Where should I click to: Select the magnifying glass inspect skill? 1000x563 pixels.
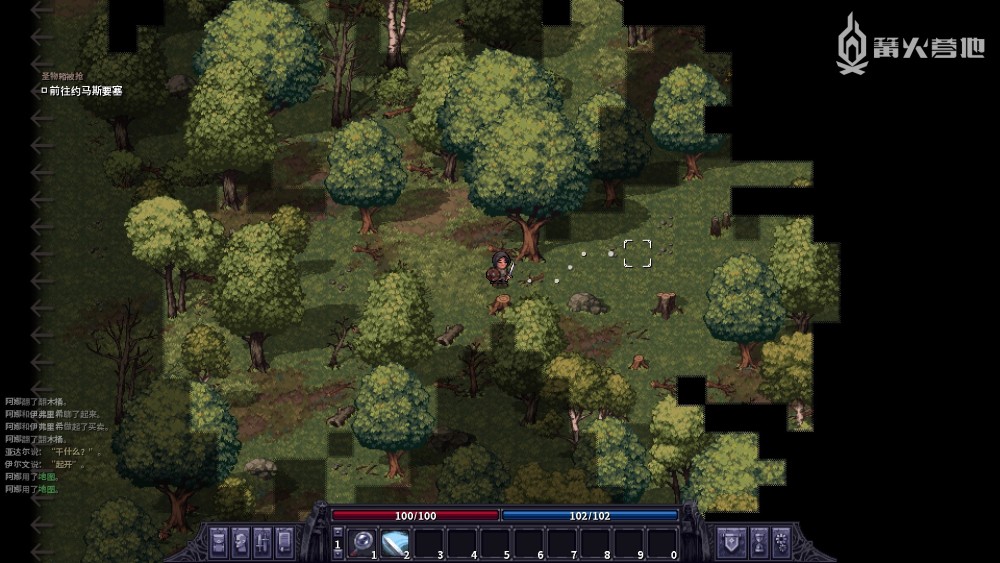(362, 543)
